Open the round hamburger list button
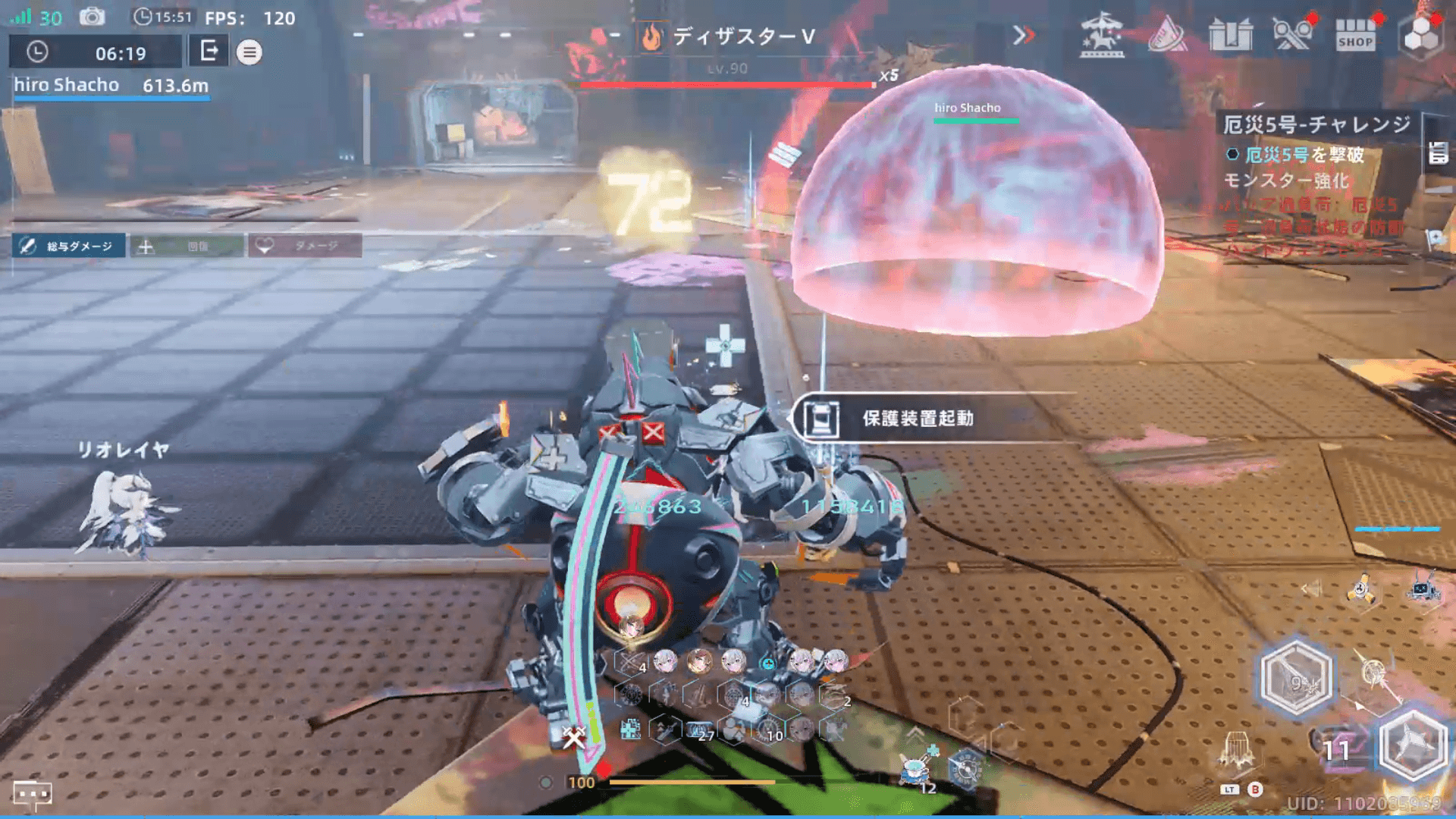 (249, 52)
